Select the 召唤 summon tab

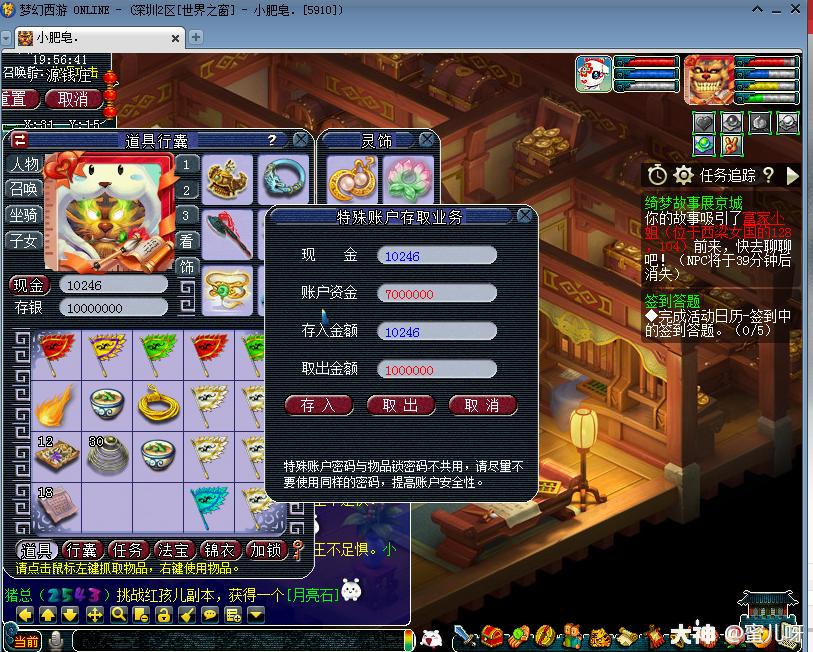(24, 190)
